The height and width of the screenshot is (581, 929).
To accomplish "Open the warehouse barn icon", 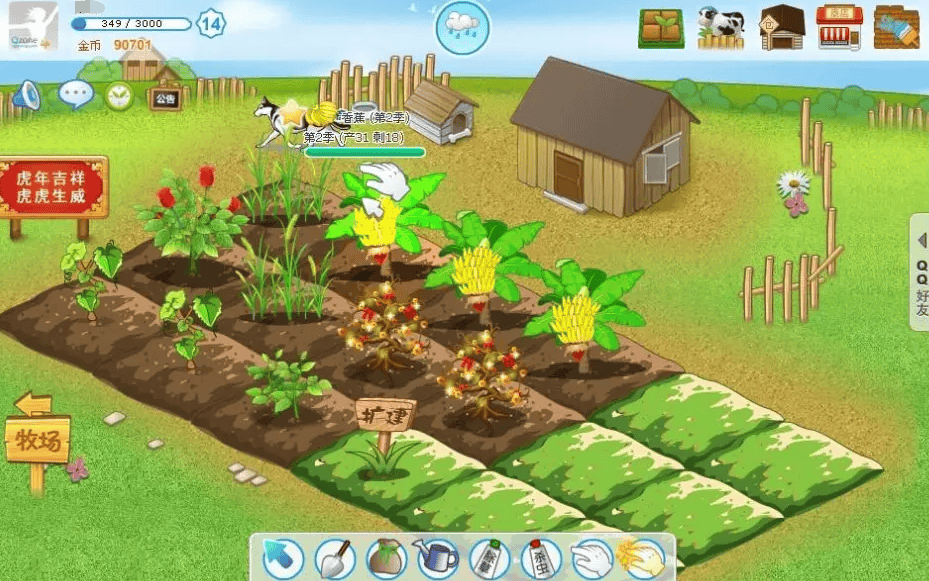I will [782, 28].
